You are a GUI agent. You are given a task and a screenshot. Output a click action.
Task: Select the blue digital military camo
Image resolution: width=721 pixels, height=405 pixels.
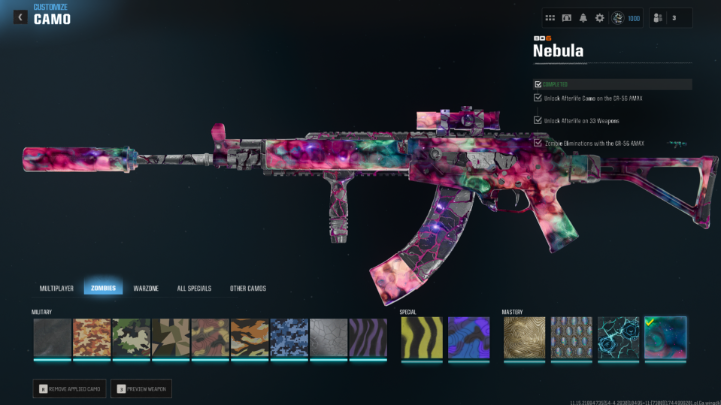point(289,338)
